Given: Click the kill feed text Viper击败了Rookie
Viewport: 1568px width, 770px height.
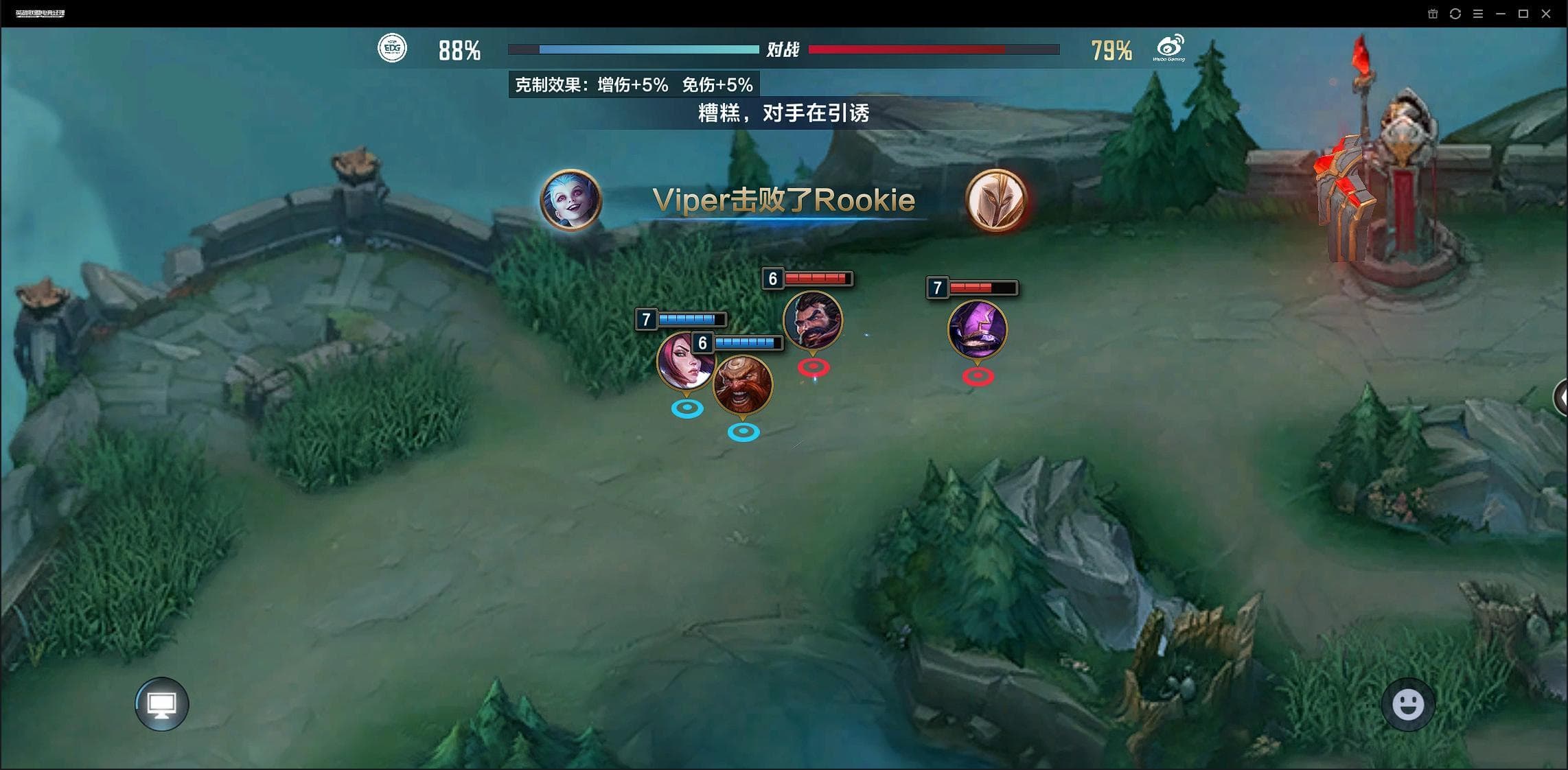Looking at the screenshot, I should [785, 200].
